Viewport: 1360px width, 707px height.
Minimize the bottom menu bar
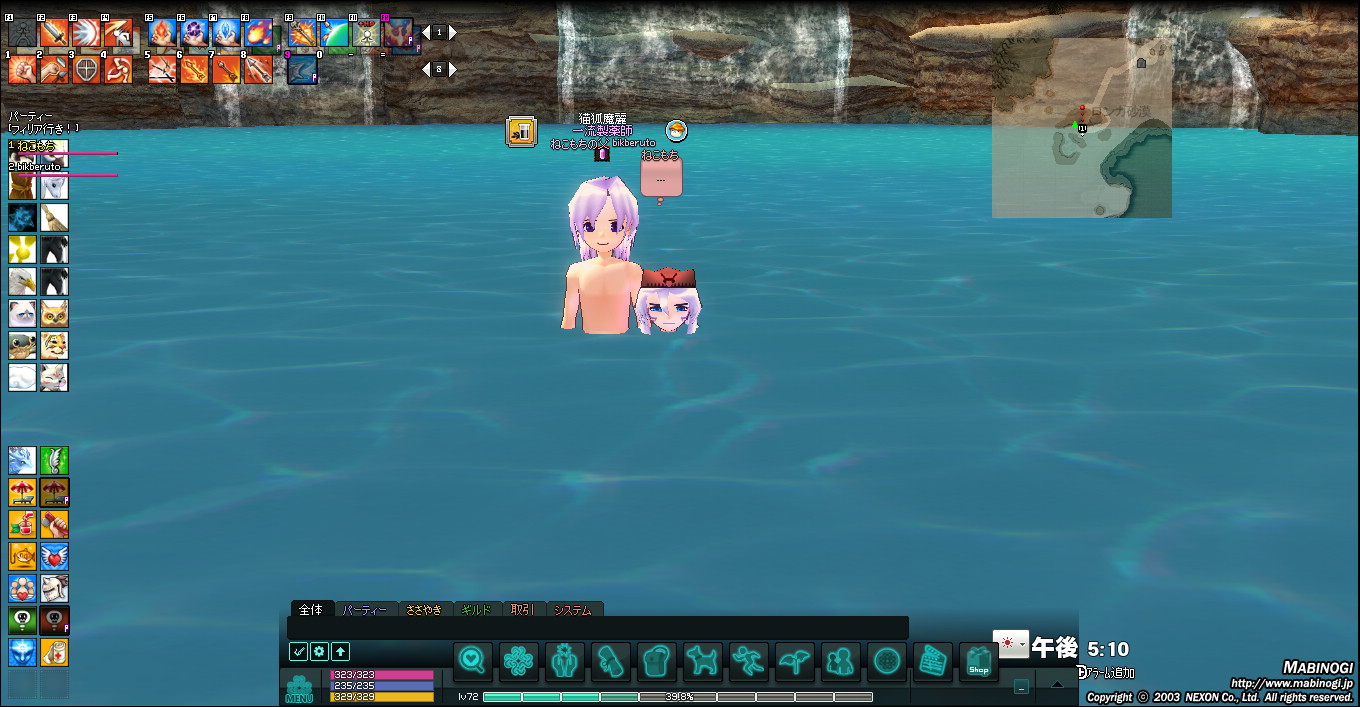(1020, 686)
